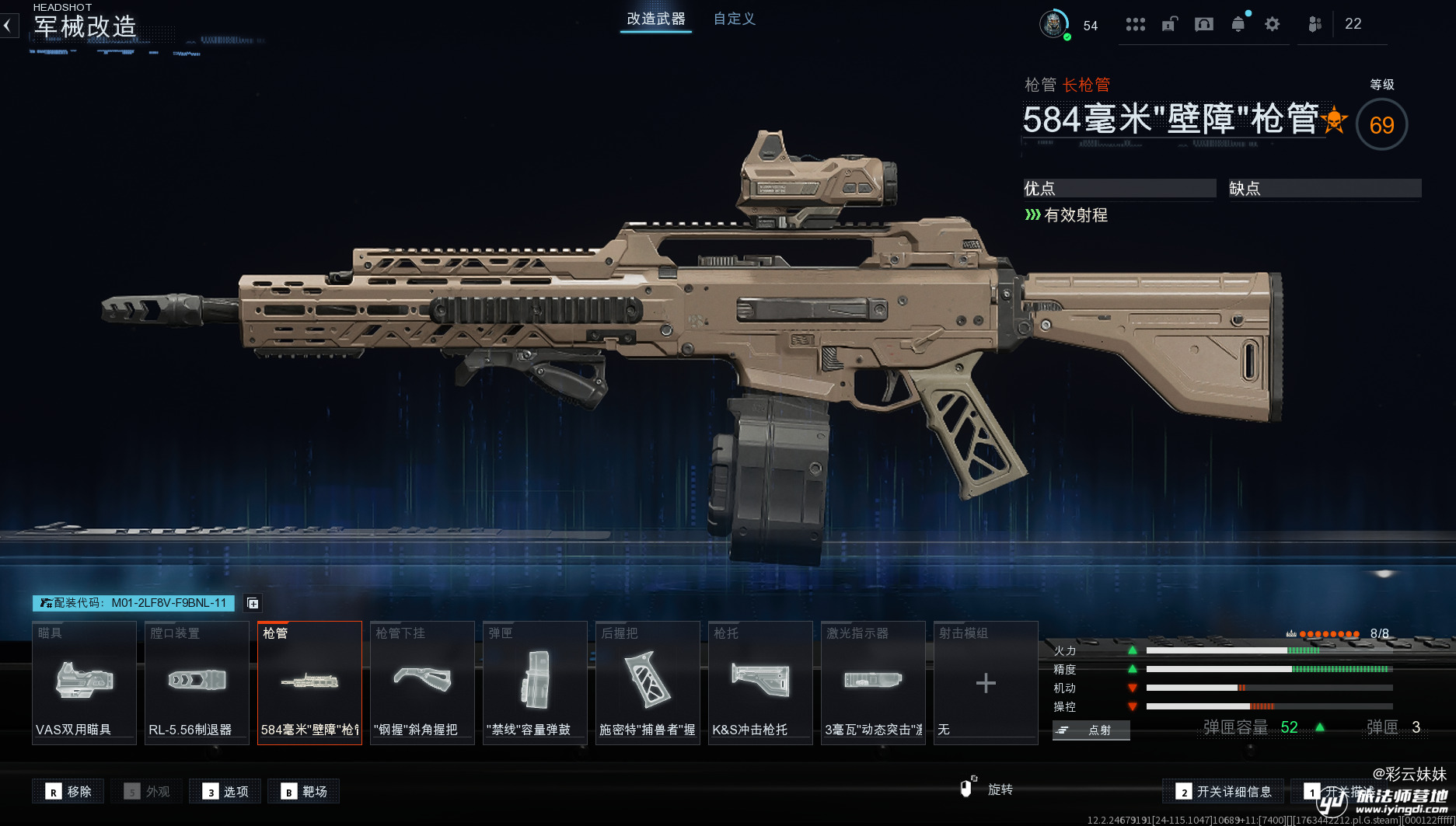The image size is (1456, 826).
Task: Go back using the top-left arrow
Action: point(8,26)
